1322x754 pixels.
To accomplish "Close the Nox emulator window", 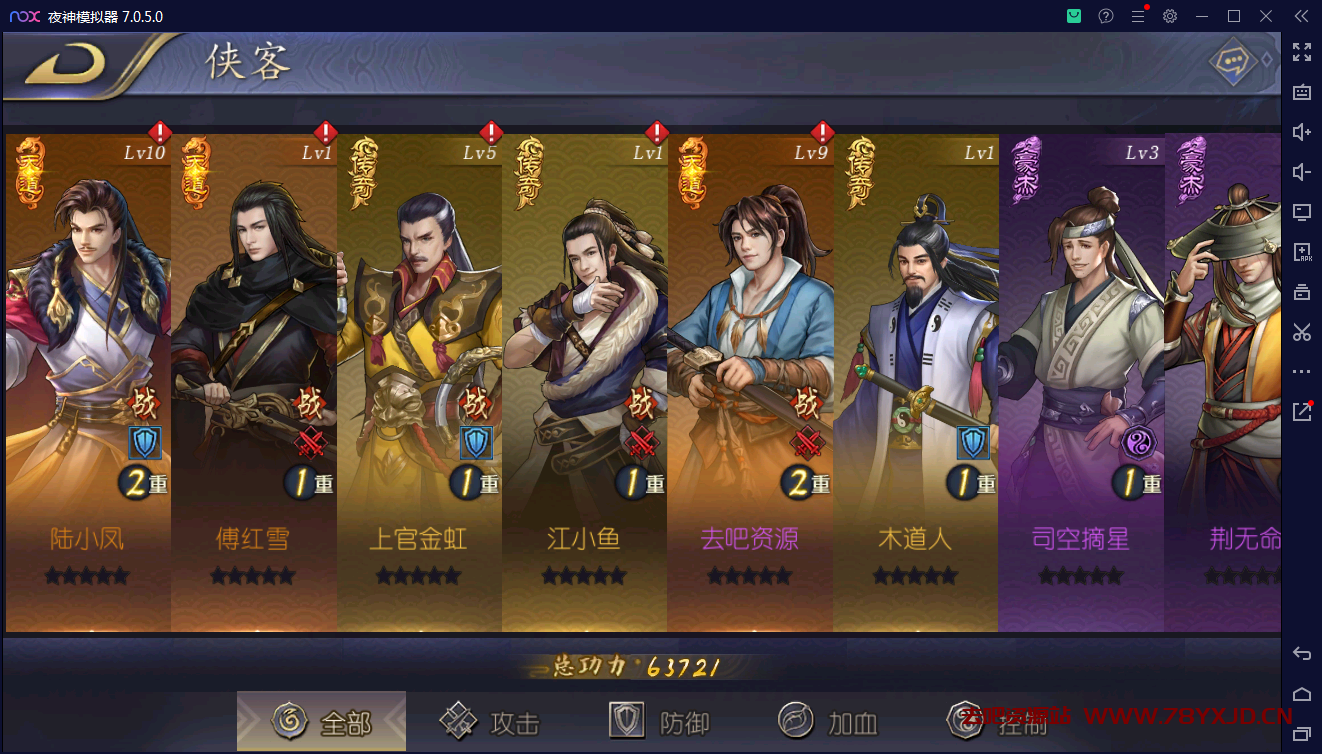I will [1267, 16].
